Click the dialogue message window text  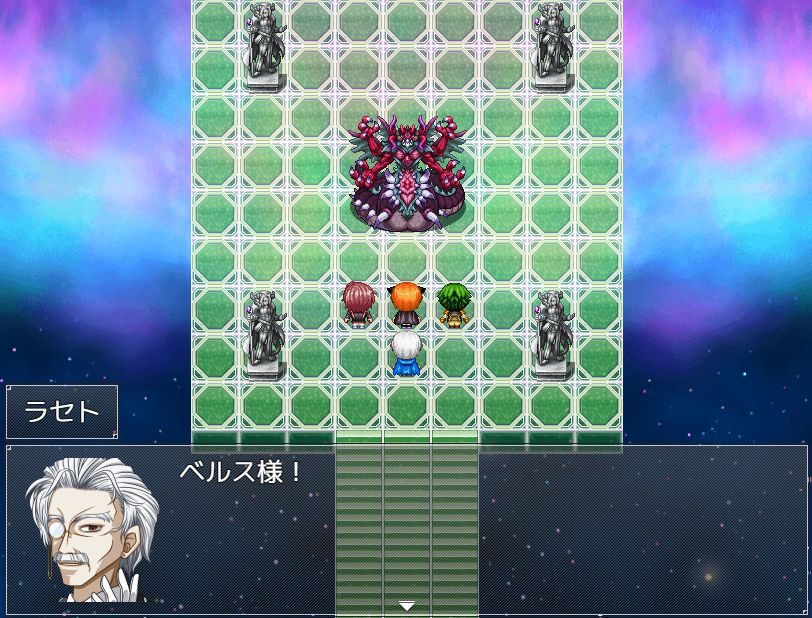[x=241, y=473]
